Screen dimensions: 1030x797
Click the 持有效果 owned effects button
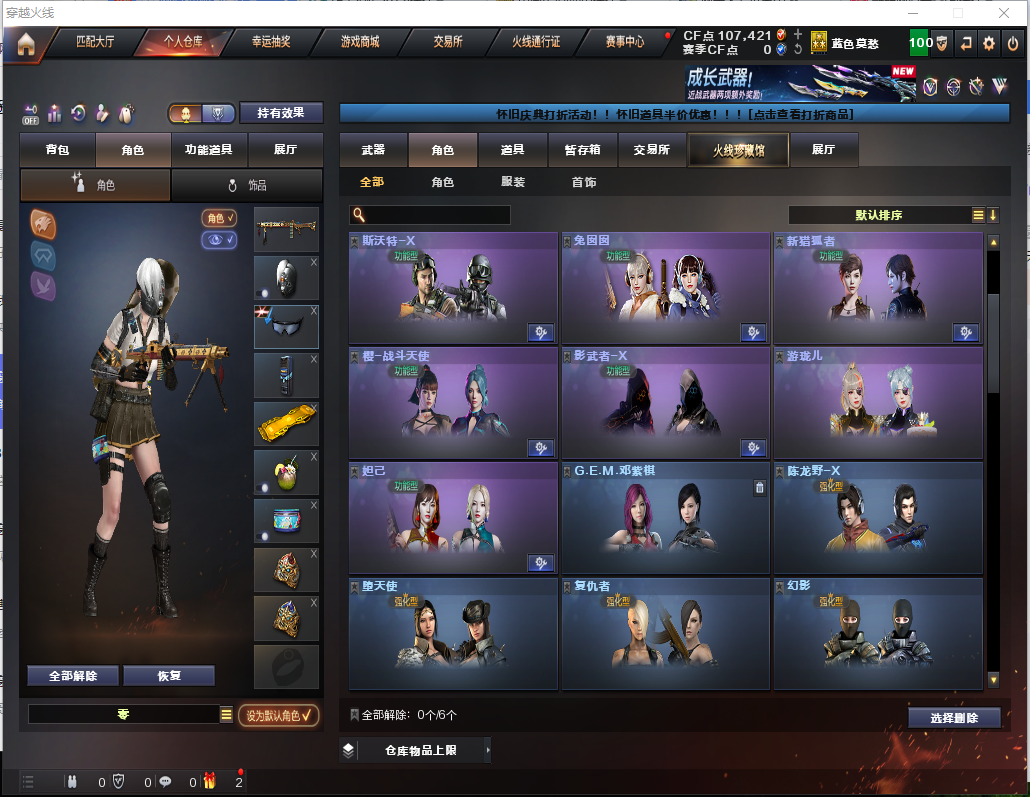point(281,113)
